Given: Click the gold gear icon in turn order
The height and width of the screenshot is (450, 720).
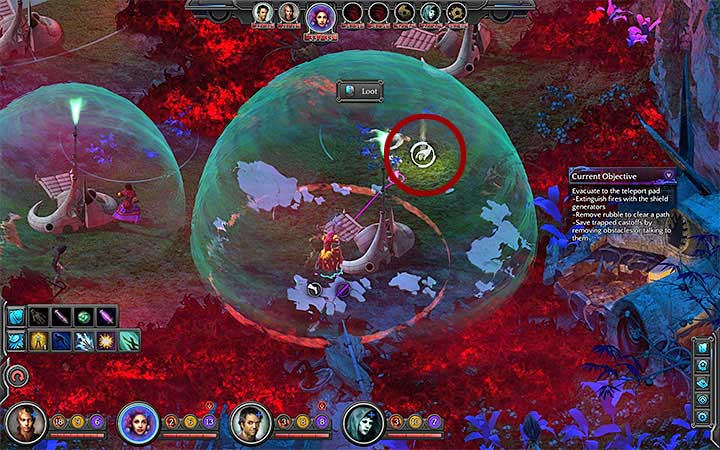Looking at the screenshot, I should [455, 13].
